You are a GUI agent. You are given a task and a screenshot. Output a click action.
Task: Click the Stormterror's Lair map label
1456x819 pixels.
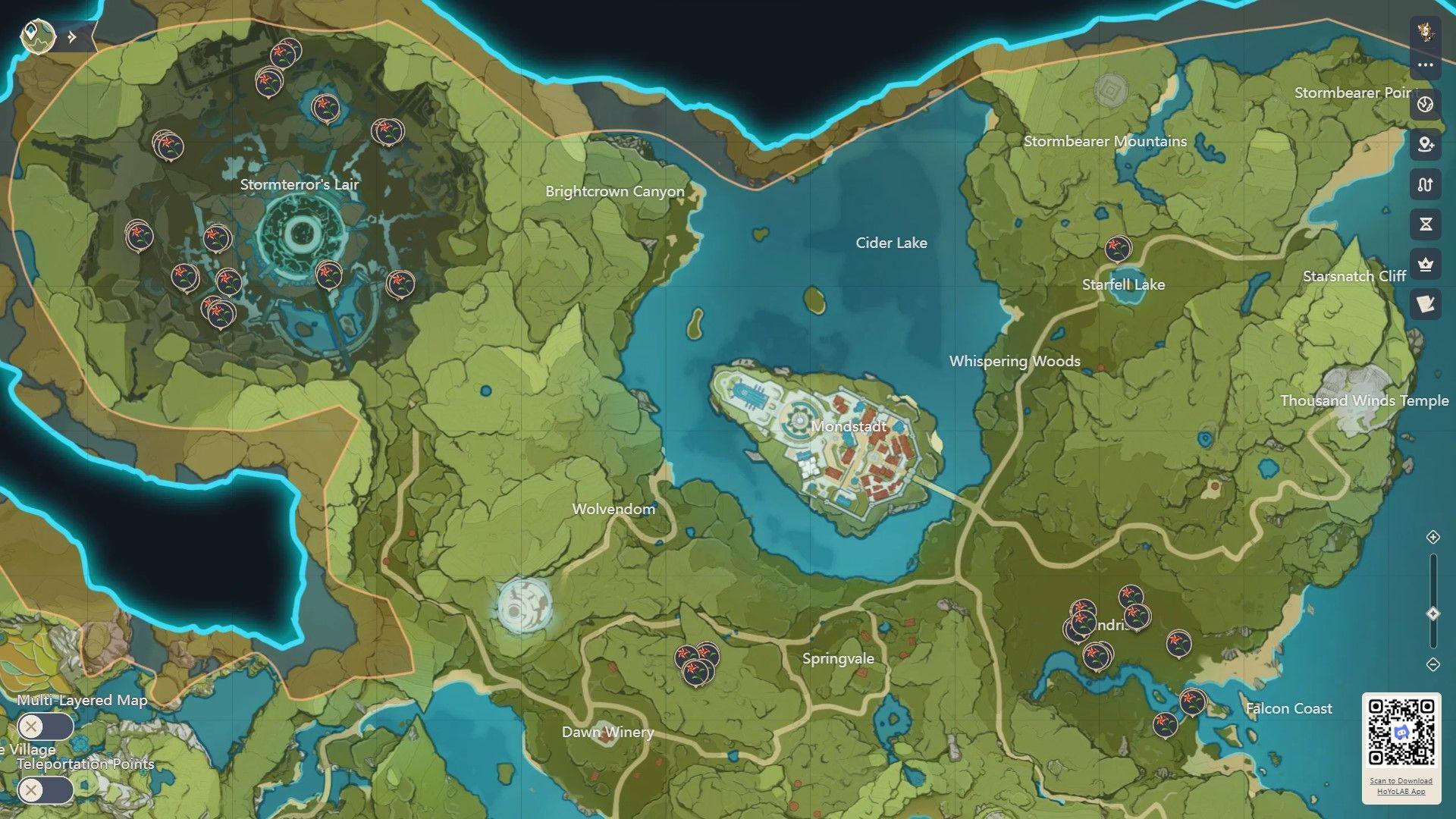[300, 184]
